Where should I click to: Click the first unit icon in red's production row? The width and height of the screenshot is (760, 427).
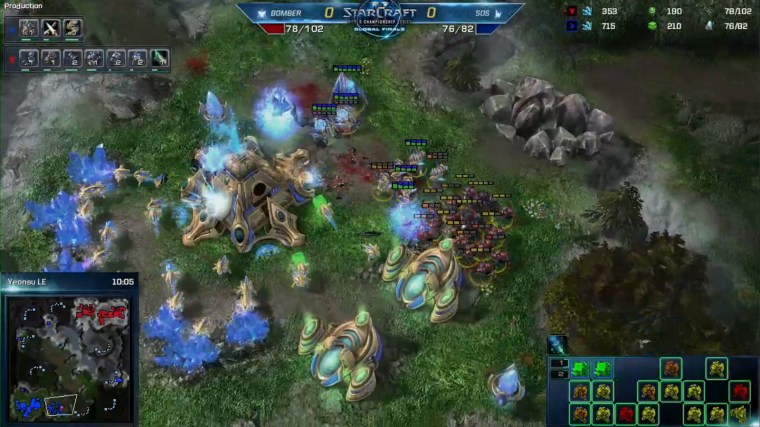[30, 59]
